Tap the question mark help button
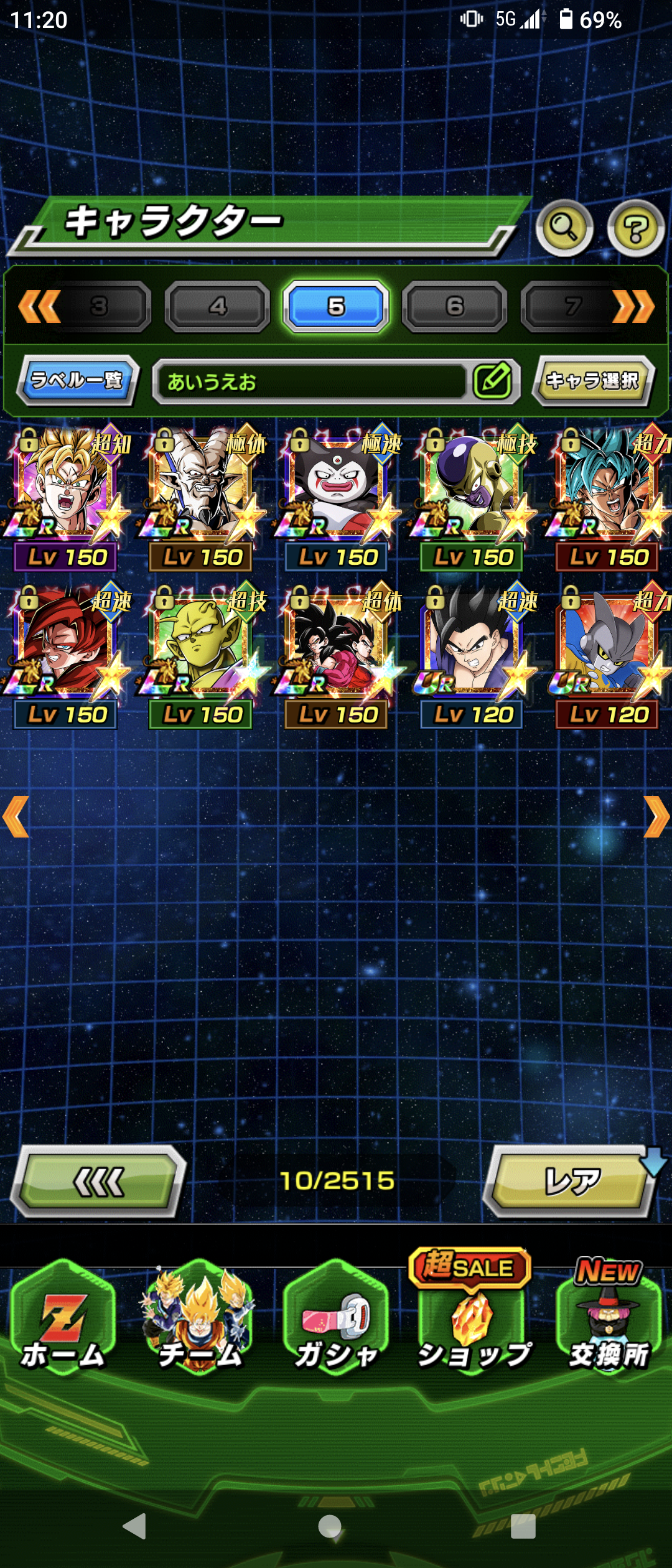Viewport: 672px width, 1568px height. (635, 230)
